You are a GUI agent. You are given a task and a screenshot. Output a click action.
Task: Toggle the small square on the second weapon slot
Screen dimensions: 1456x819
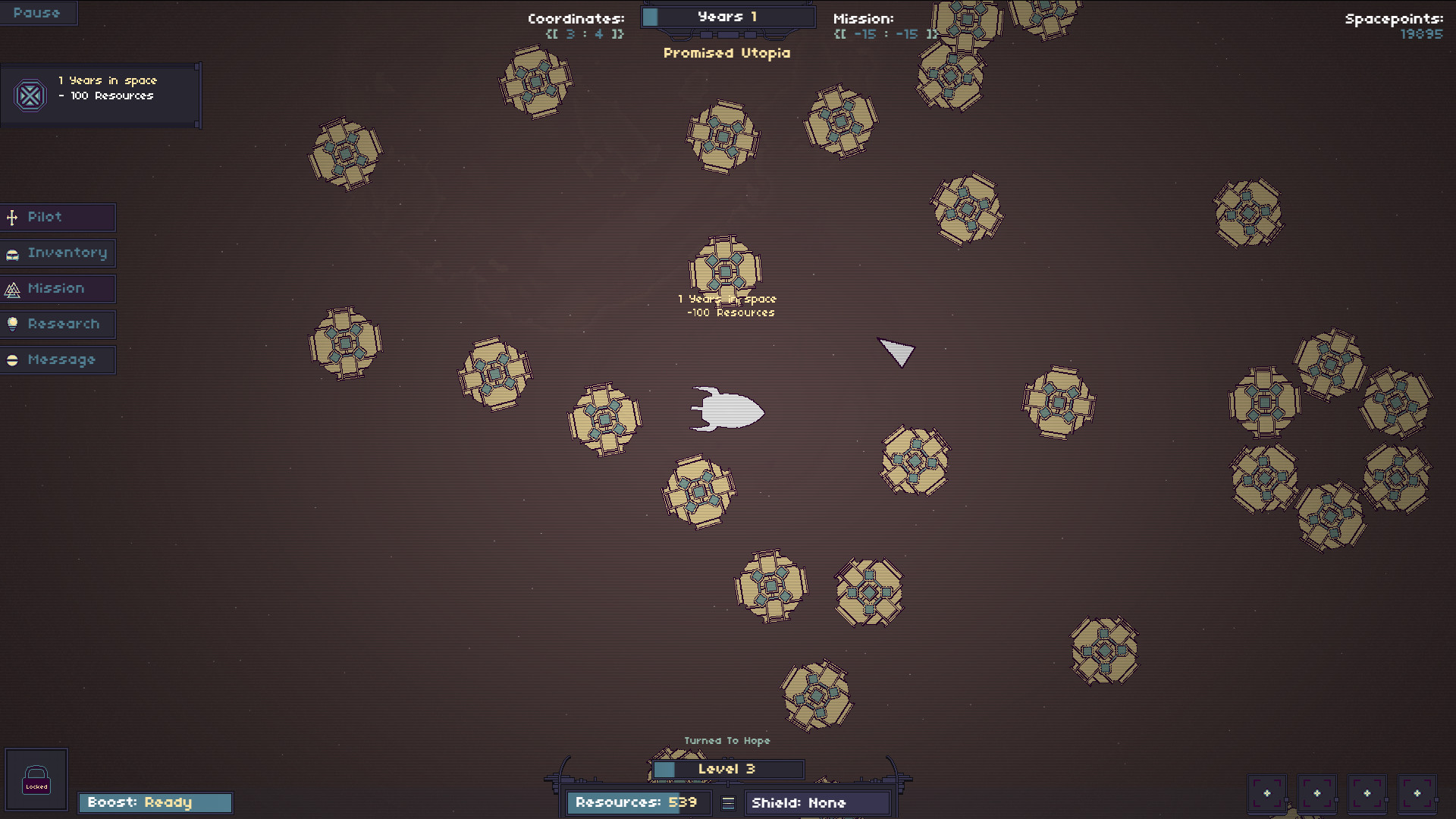1336,799
